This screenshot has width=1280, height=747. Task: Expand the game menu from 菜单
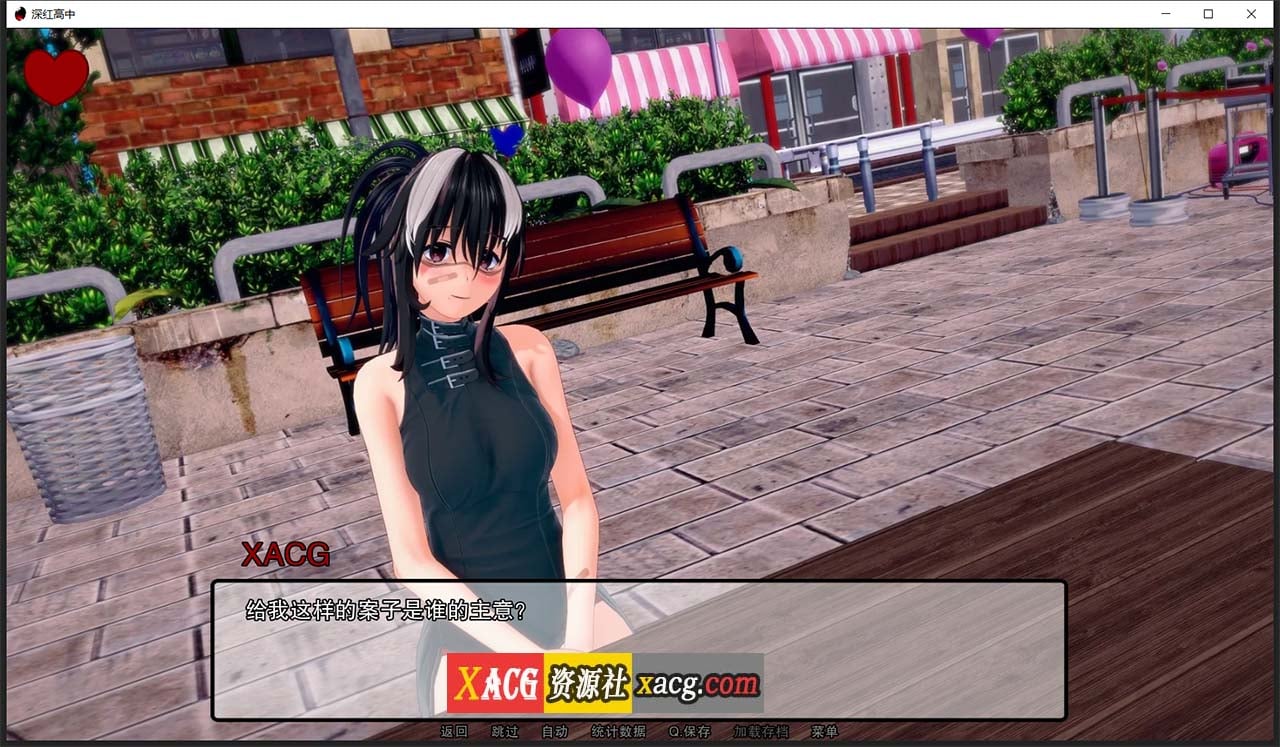coord(822,731)
